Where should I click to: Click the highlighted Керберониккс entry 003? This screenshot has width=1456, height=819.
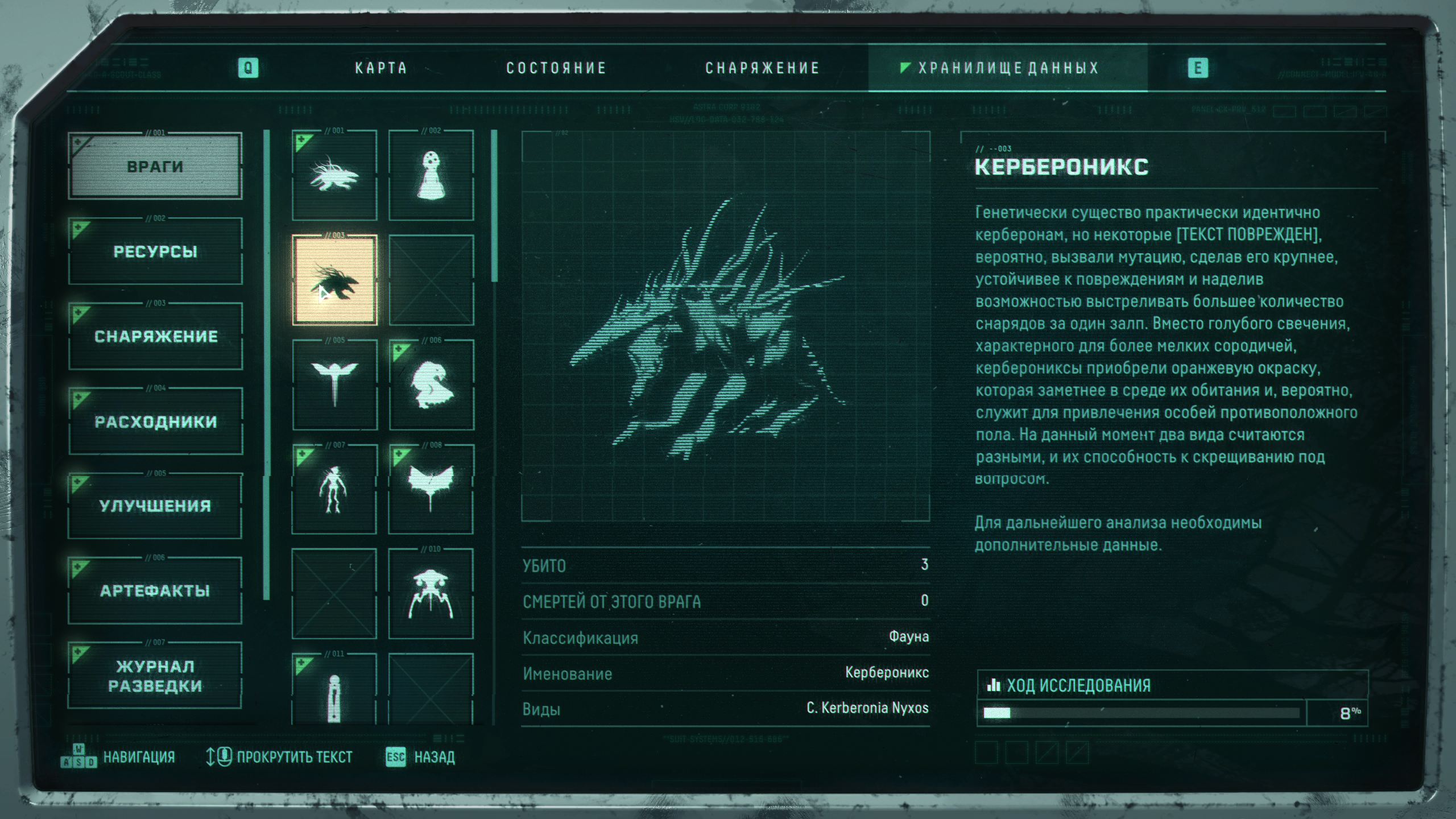[334, 280]
